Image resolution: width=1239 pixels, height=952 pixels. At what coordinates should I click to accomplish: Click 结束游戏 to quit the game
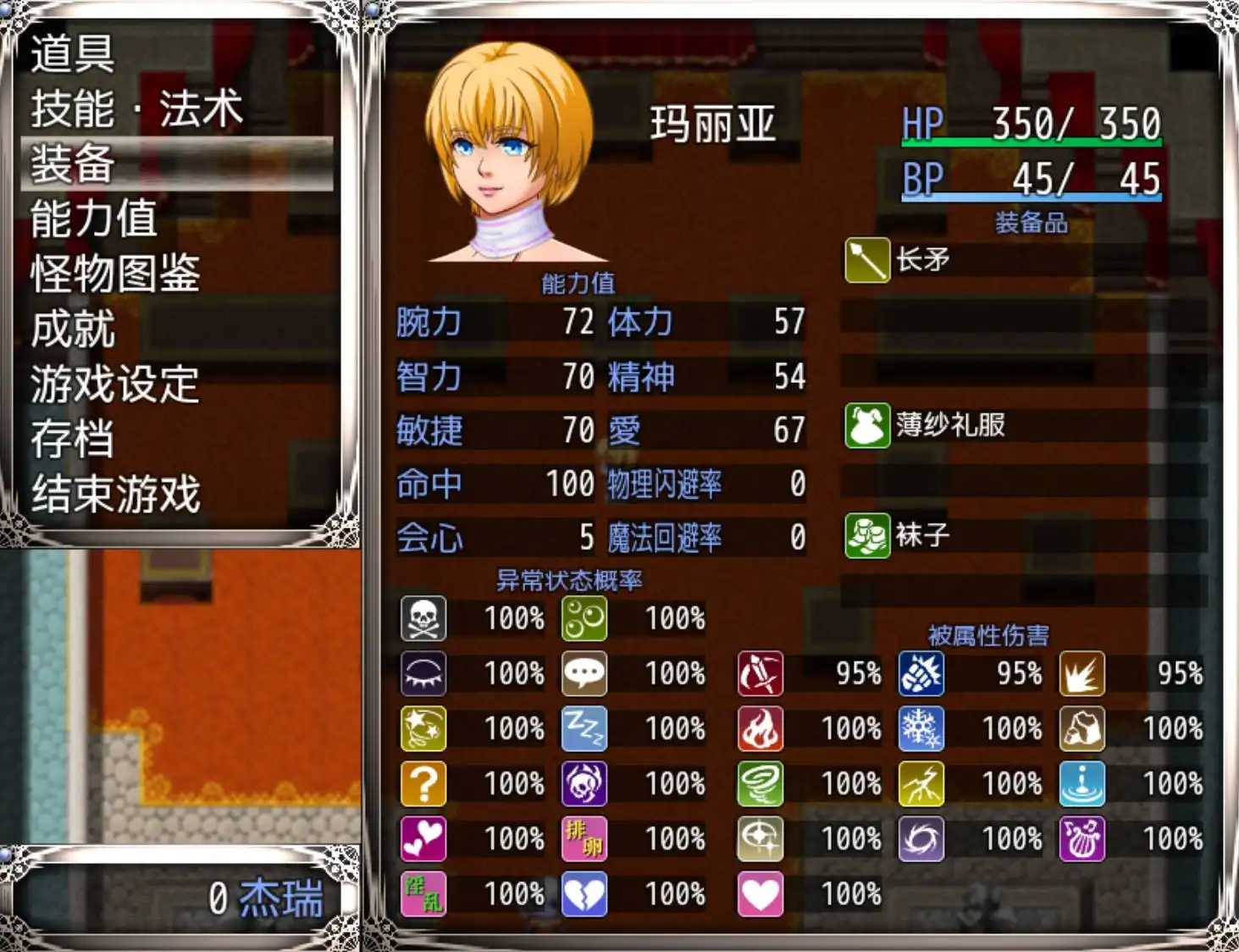(x=115, y=494)
